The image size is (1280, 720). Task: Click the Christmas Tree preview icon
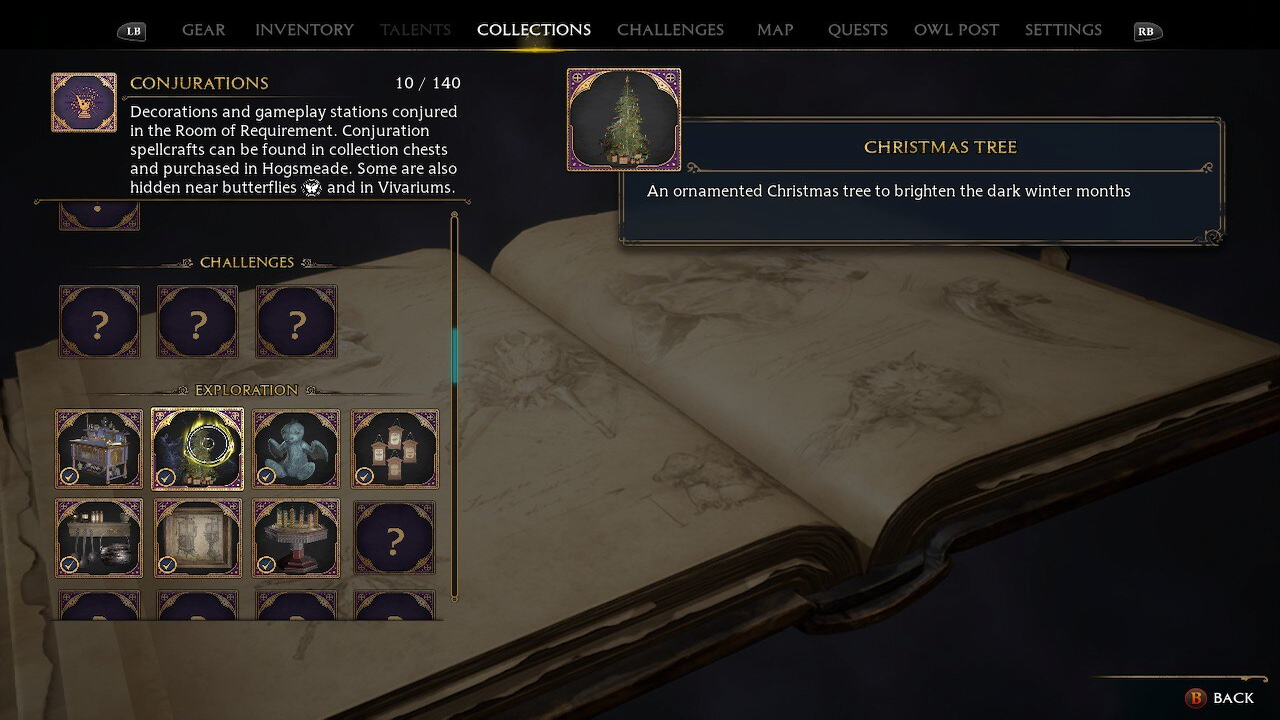pyautogui.click(x=623, y=119)
